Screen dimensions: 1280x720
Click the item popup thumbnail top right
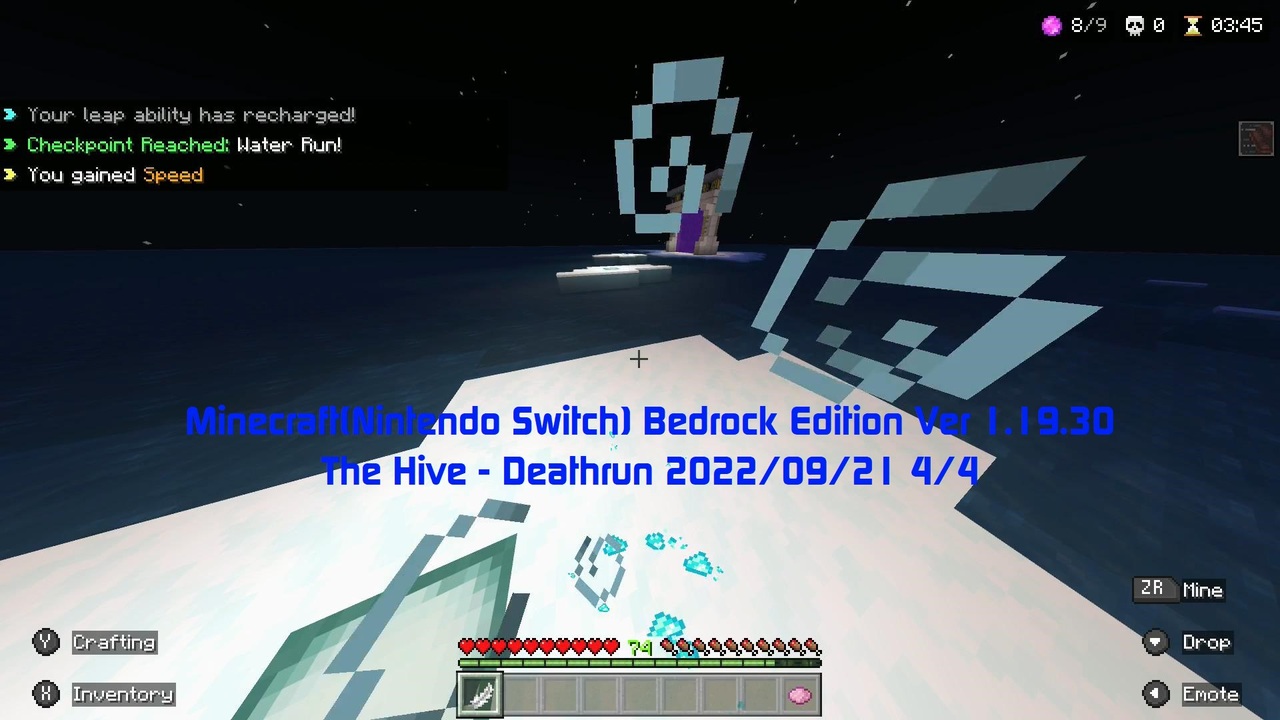tap(1256, 139)
